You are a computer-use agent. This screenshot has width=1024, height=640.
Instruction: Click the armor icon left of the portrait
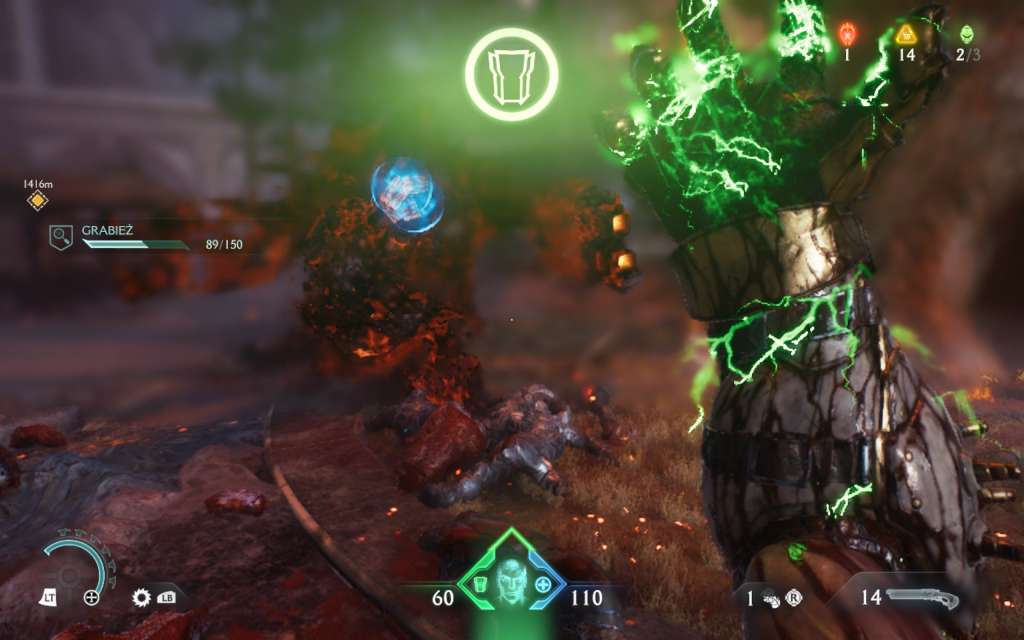pos(479,585)
